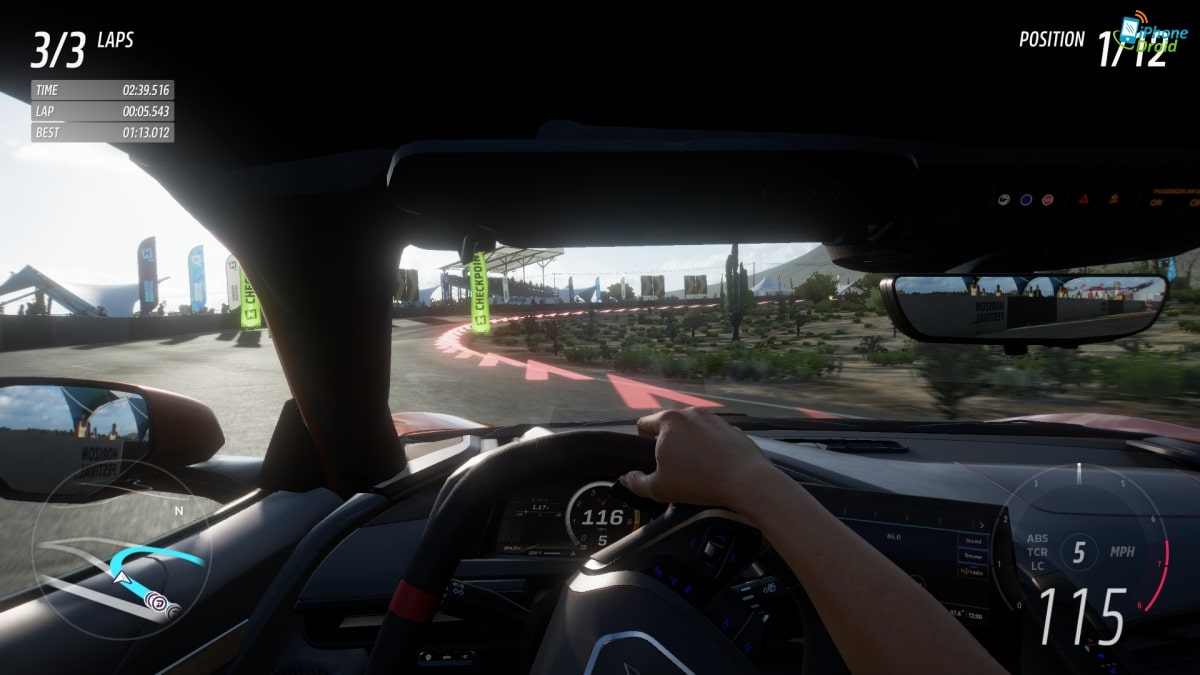Open the iPhone Droid watermark logo
Viewport: 1200px width, 675px height.
pyautogui.click(x=1155, y=34)
